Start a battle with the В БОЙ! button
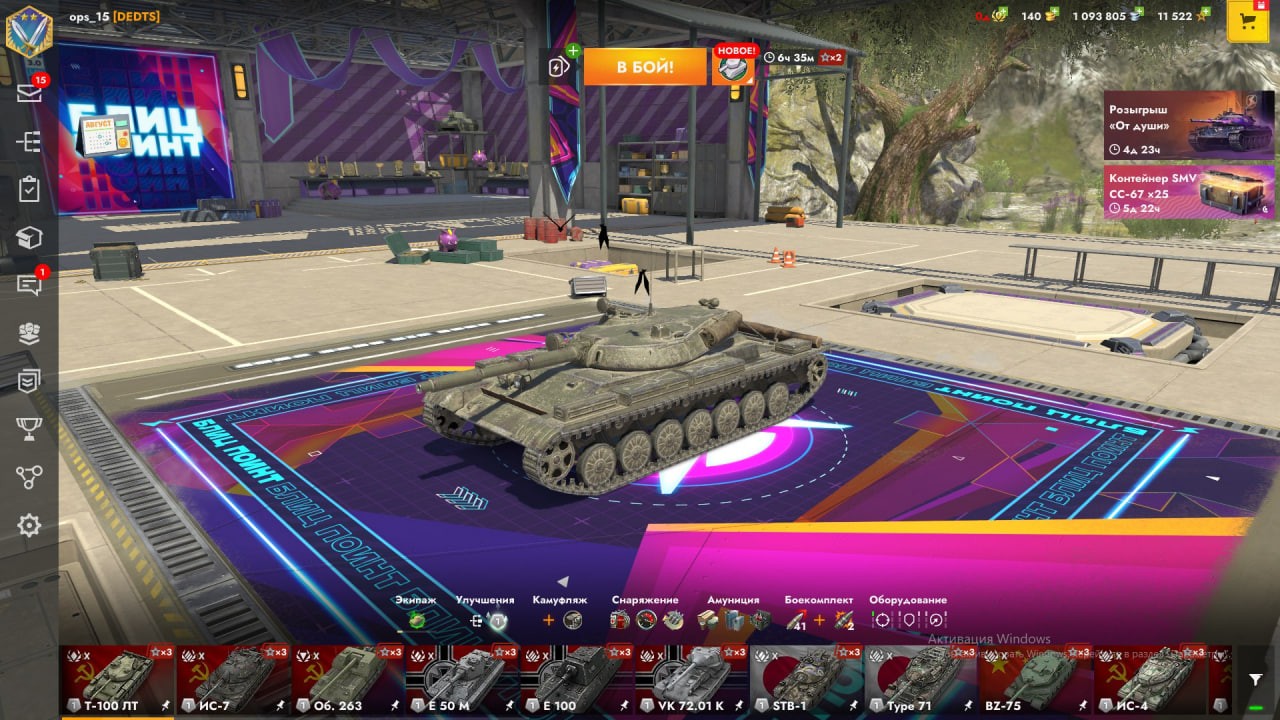 click(630, 67)
